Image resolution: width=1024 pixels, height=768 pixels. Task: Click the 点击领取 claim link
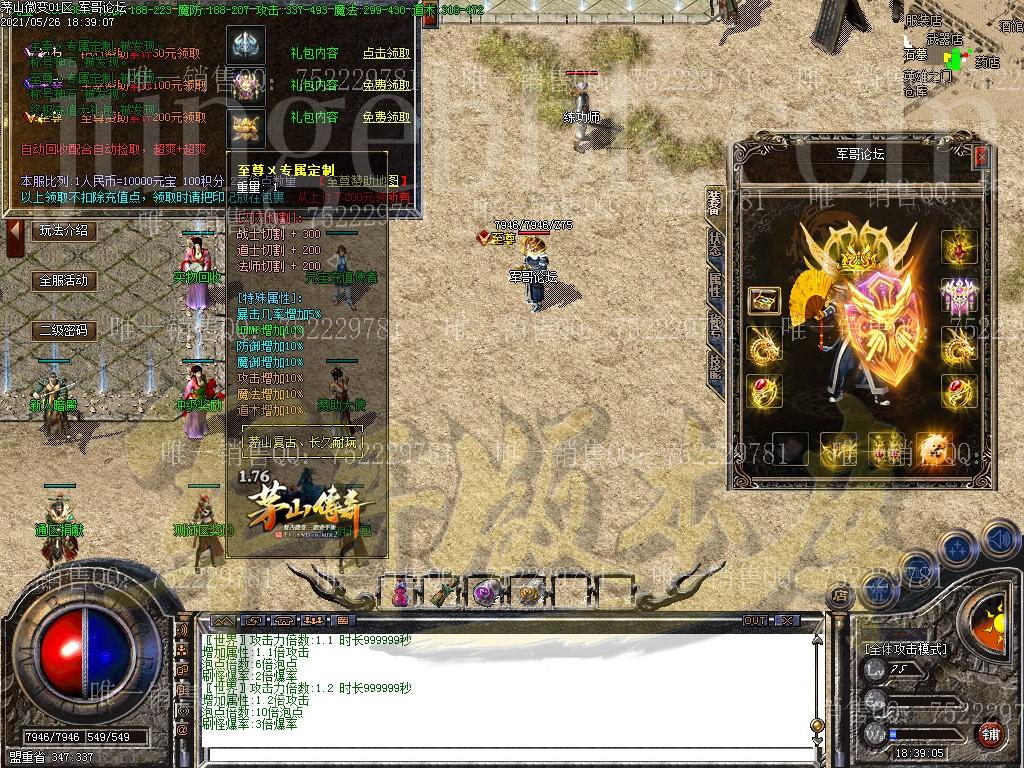[x=386, y=53]
